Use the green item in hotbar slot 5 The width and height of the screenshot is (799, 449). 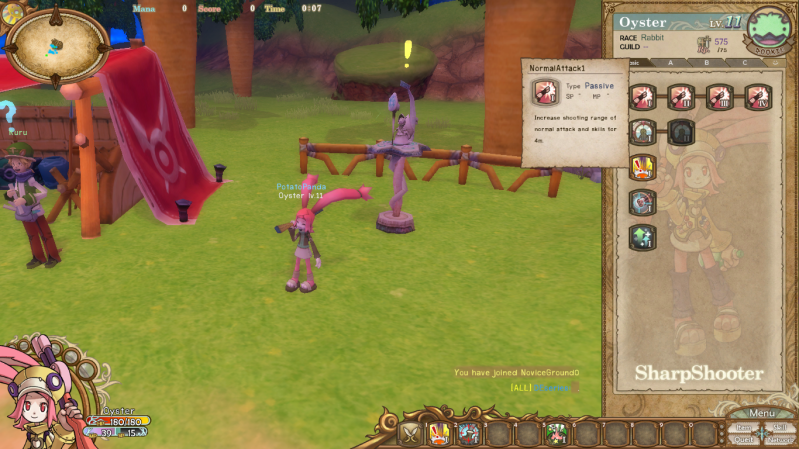(557, 433)
